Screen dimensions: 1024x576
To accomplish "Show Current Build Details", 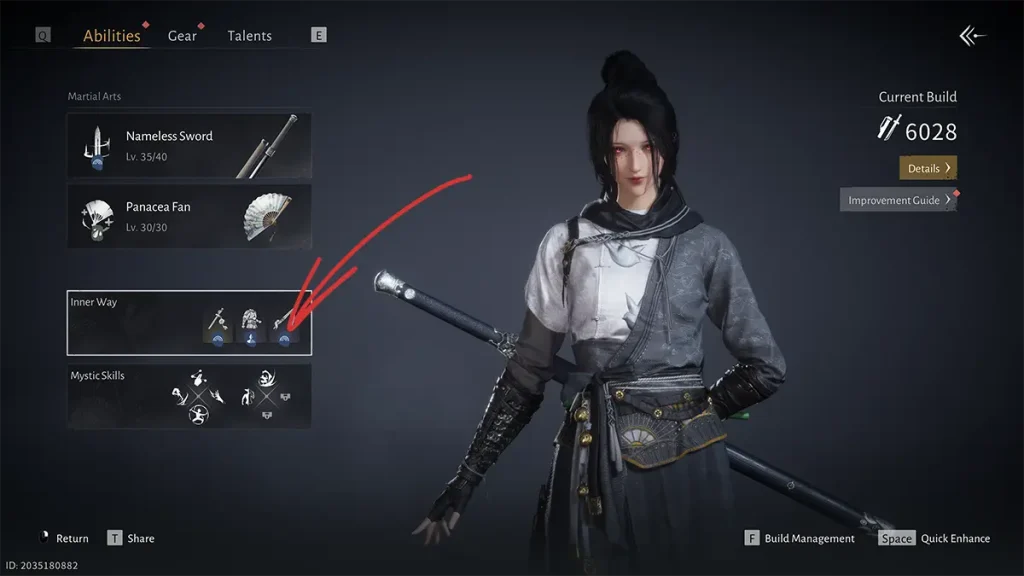I will coord(927,168).
